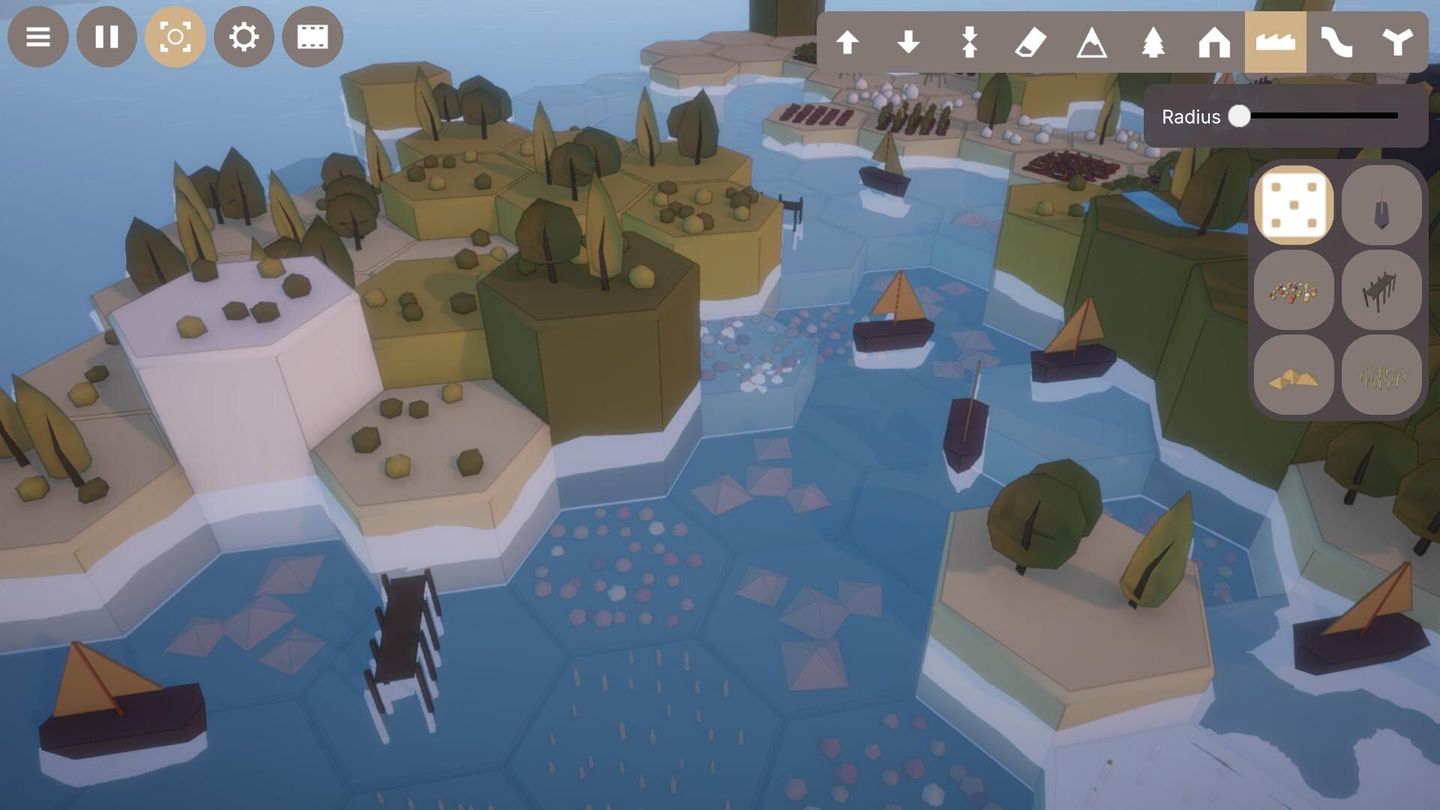The width and height of the screenshot is (1440, 810).
Task: Pick the mountain placement tool
Action: click(x=1090, y=42)
